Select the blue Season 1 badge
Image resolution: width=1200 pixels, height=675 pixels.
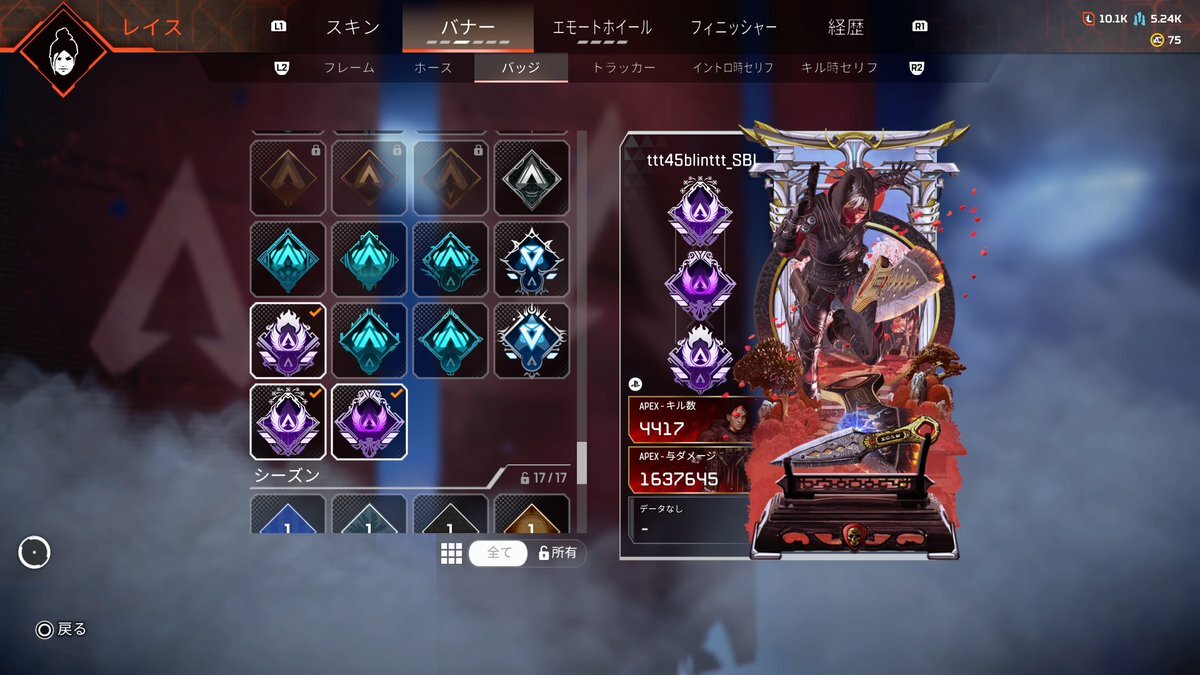(288, 514)
